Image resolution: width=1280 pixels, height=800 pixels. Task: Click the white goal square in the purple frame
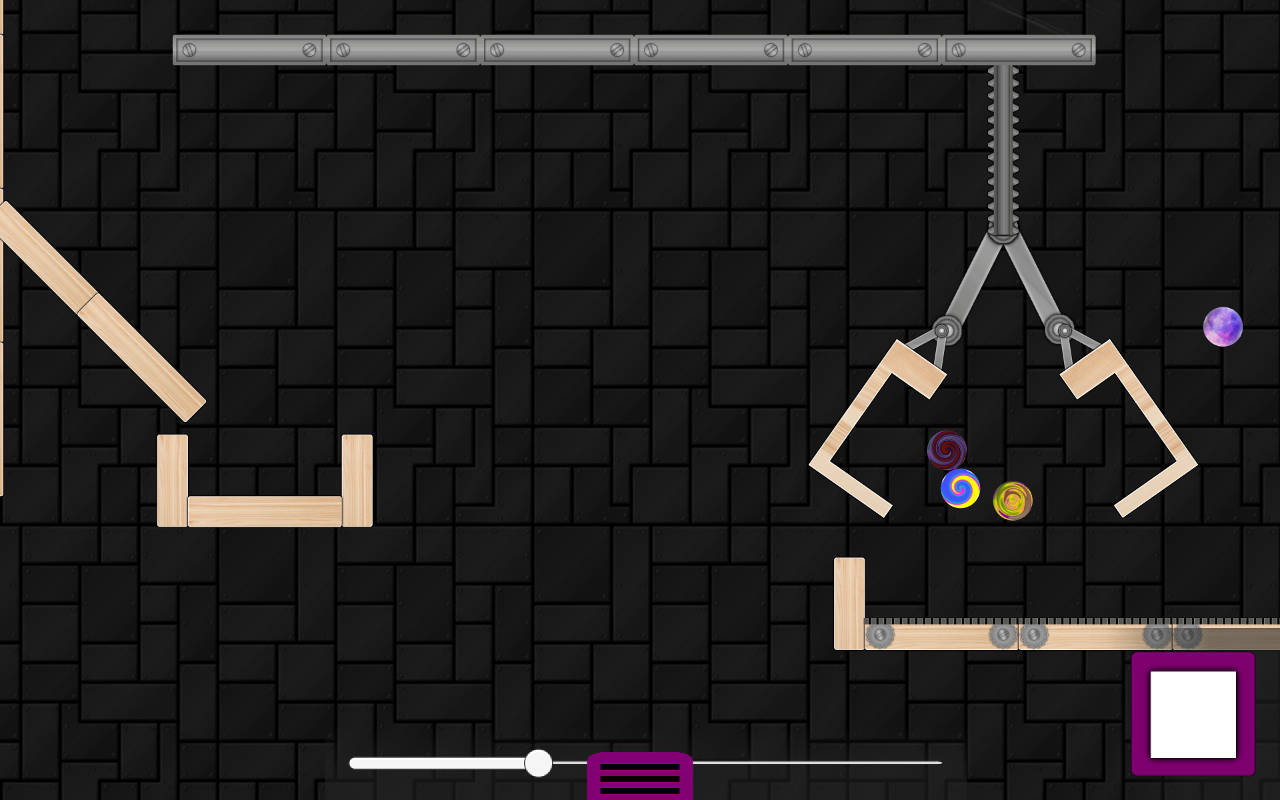point(1192,714)
